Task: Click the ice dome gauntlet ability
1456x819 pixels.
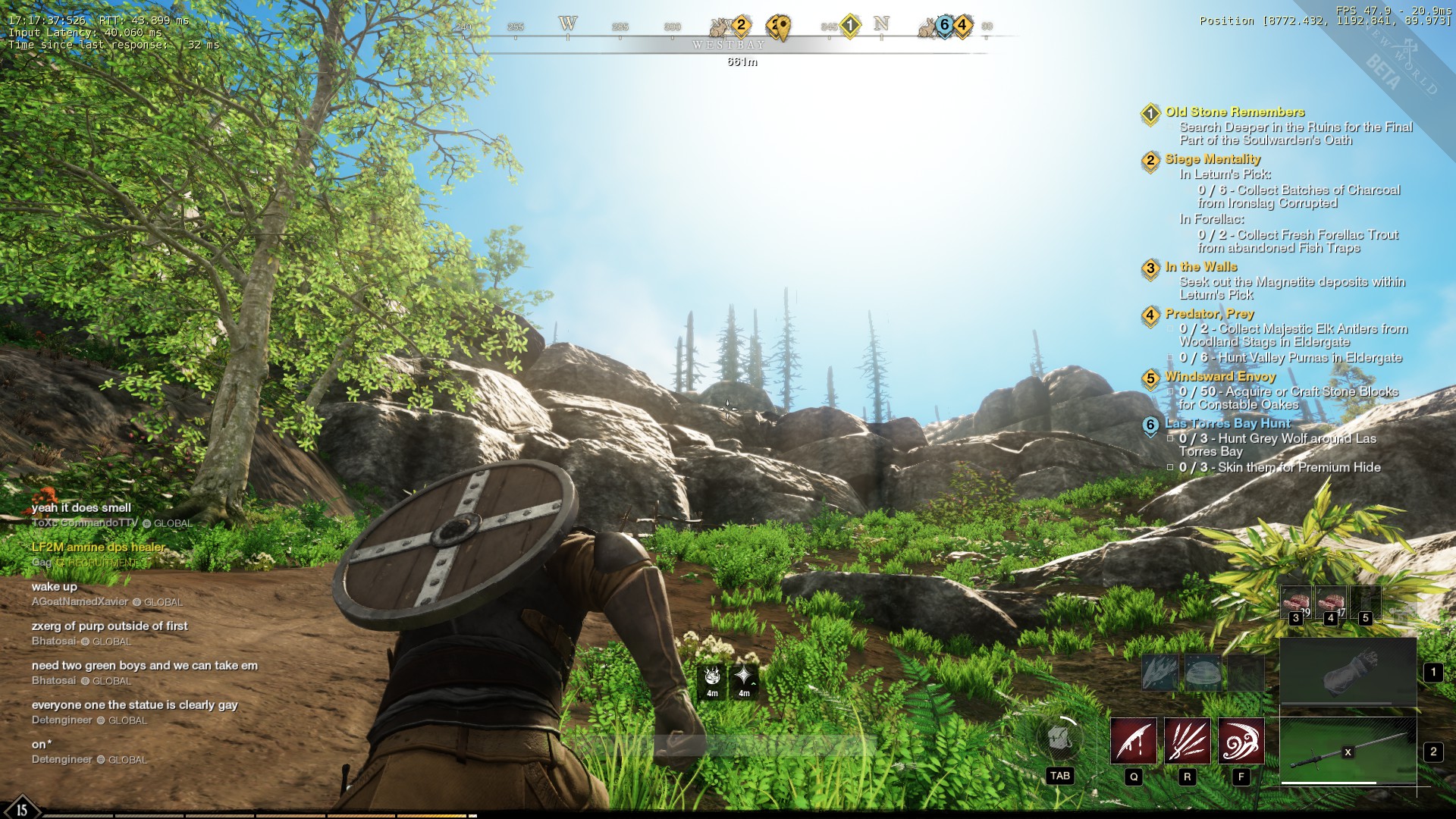Action: tap(1203, 672)
